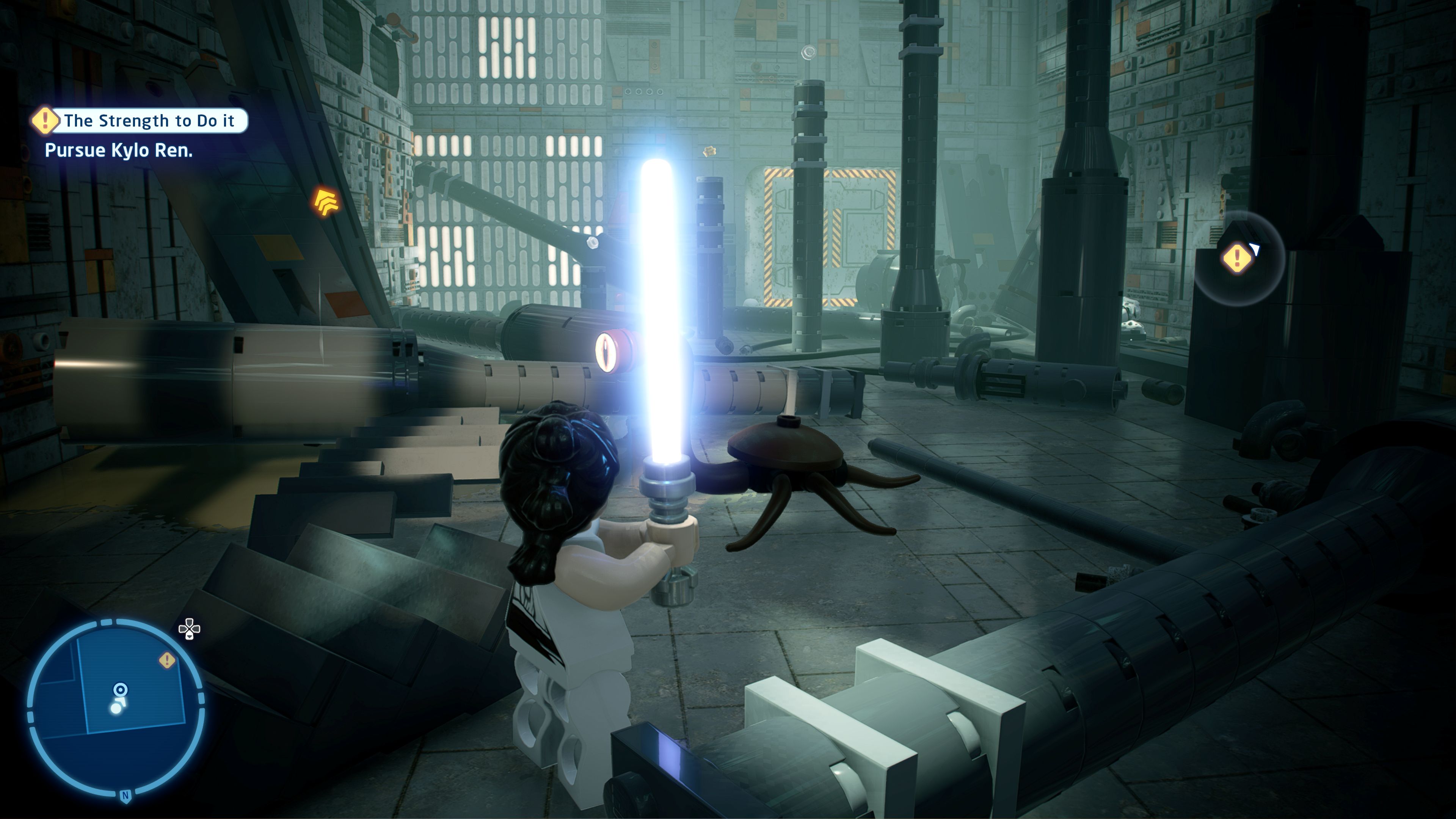
Task: Click the yellow exclamation icon beside the mission title
Action: [x=44, y=121]
